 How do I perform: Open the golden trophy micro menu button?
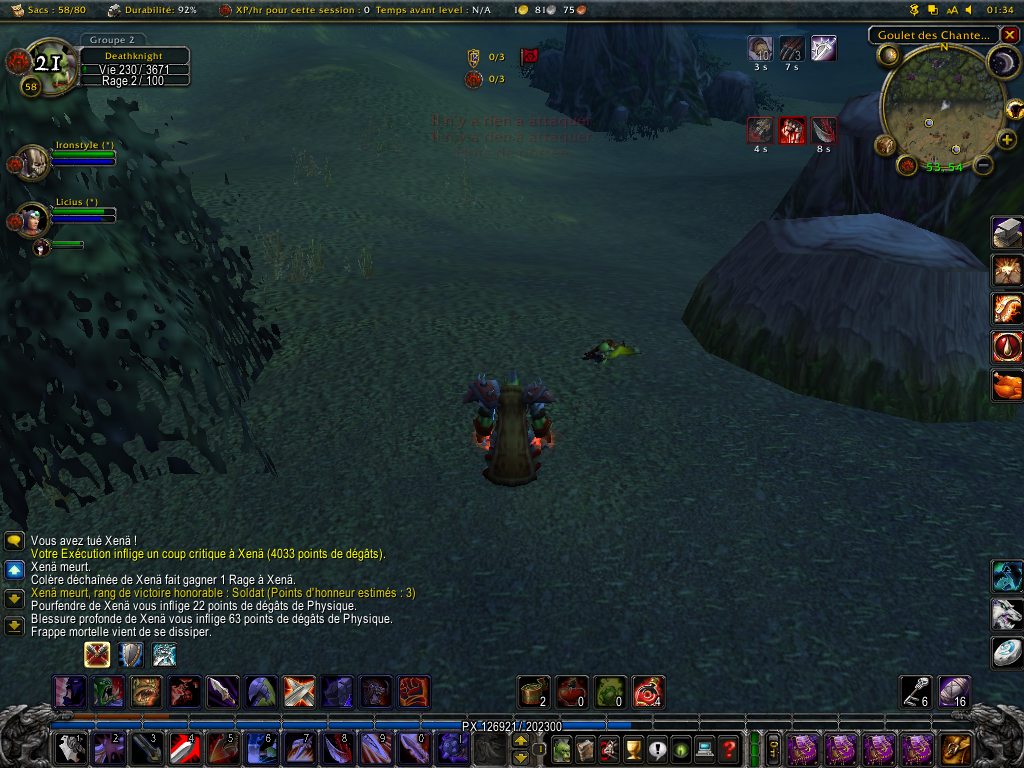point(633,748)
